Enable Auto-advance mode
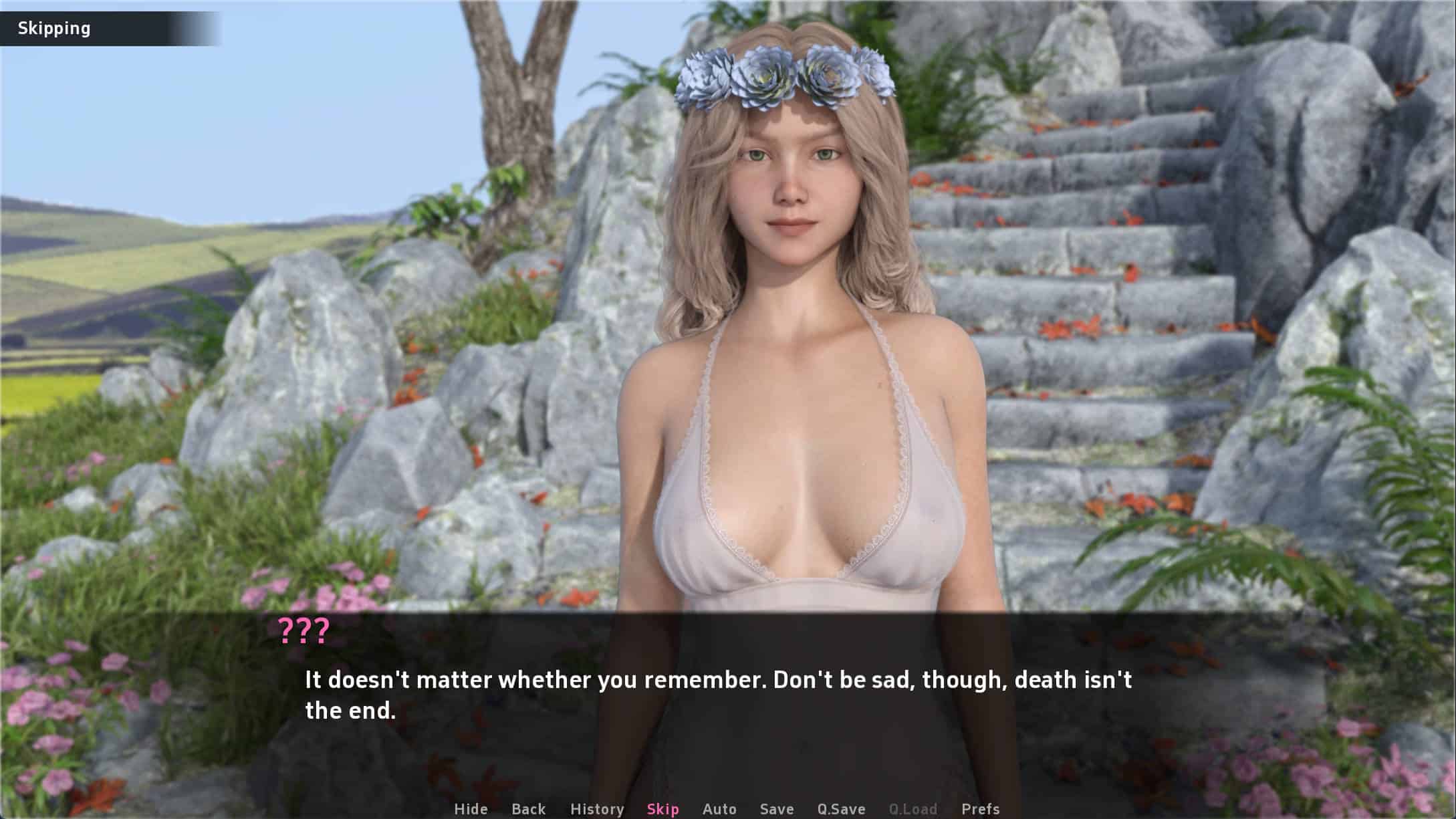The height and width of the screenshot is (819, 1456). coord(719,809)
